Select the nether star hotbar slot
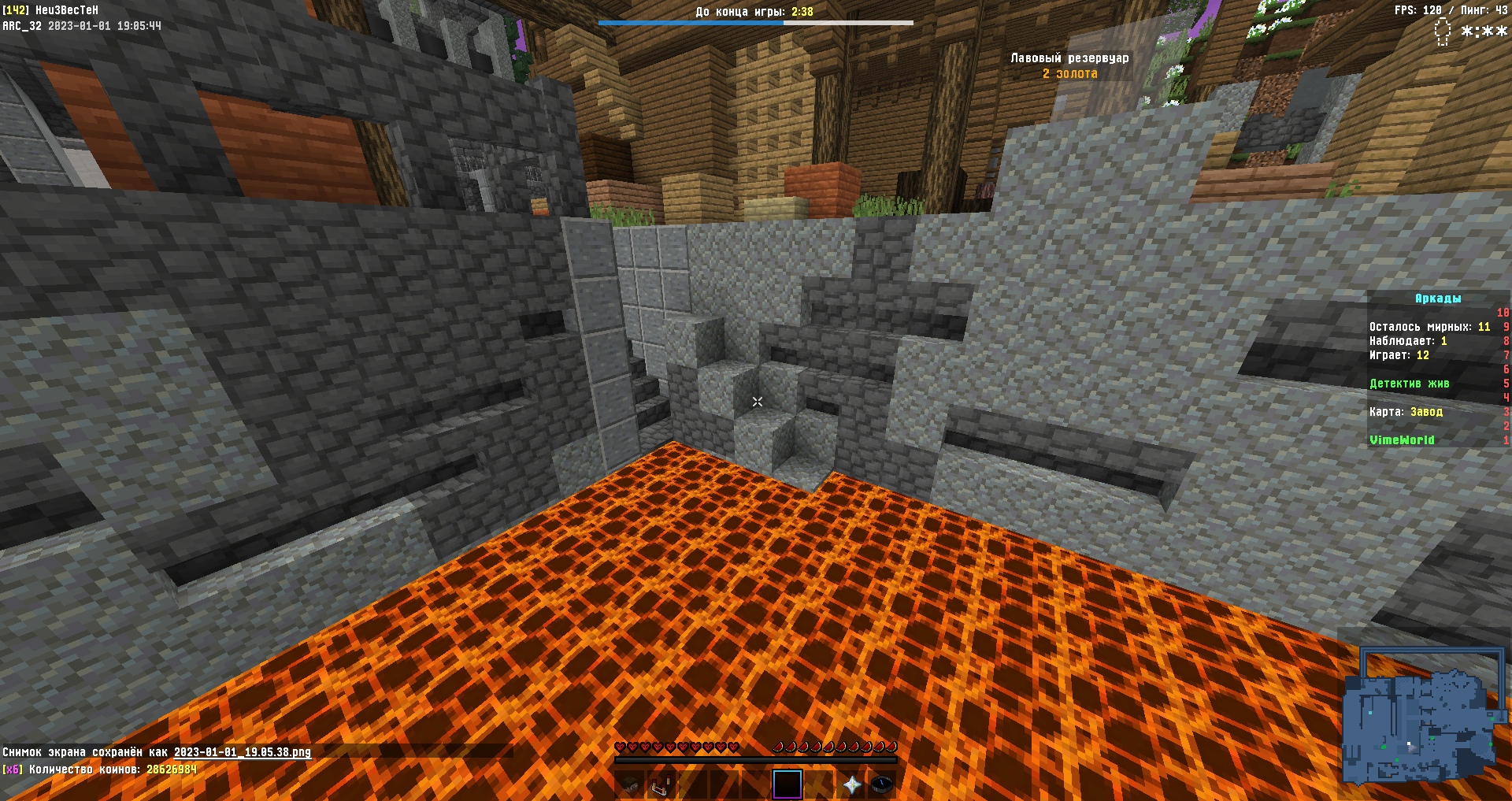This screenshot has width=1512, height=801. 851,784
